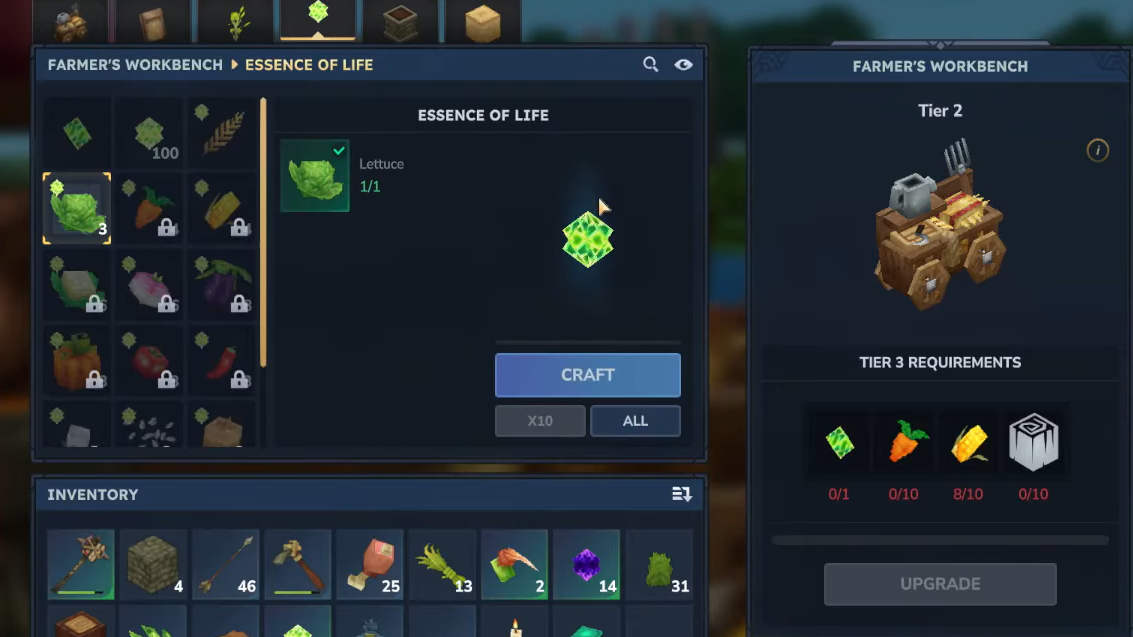Toggle the eye visibility filter

[x=683, y=65]
